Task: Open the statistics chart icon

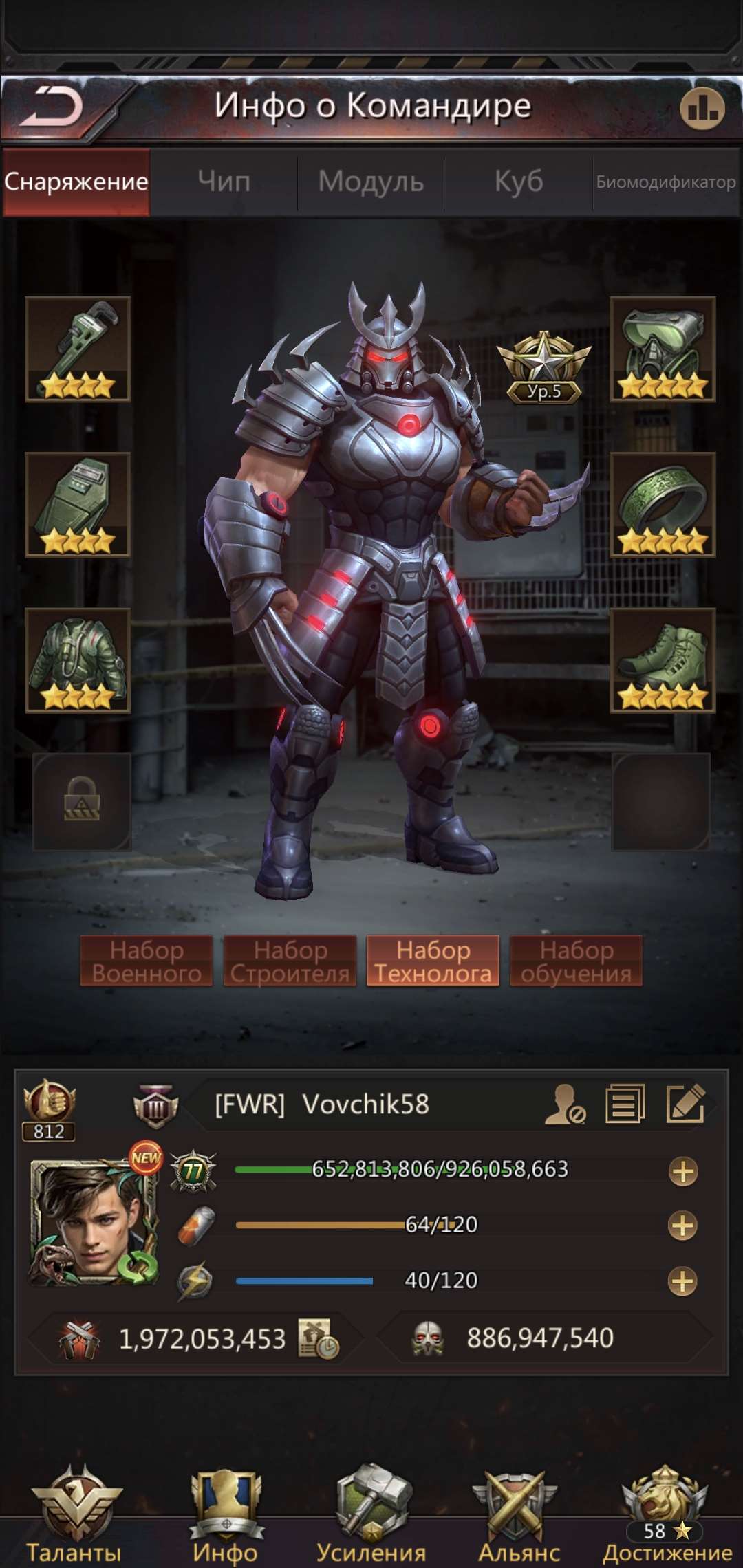Action: click(702, 108)
